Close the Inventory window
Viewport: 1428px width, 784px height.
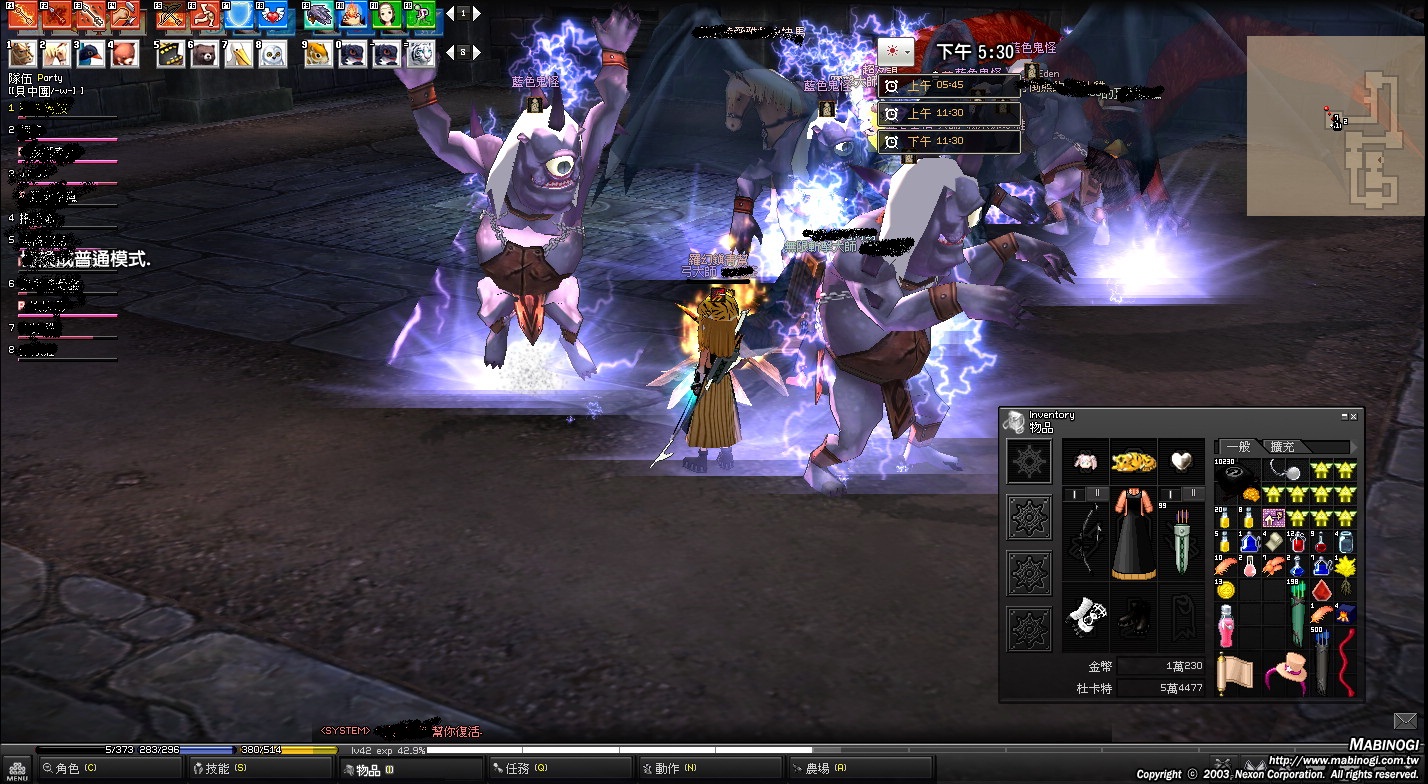point(1353,416)
